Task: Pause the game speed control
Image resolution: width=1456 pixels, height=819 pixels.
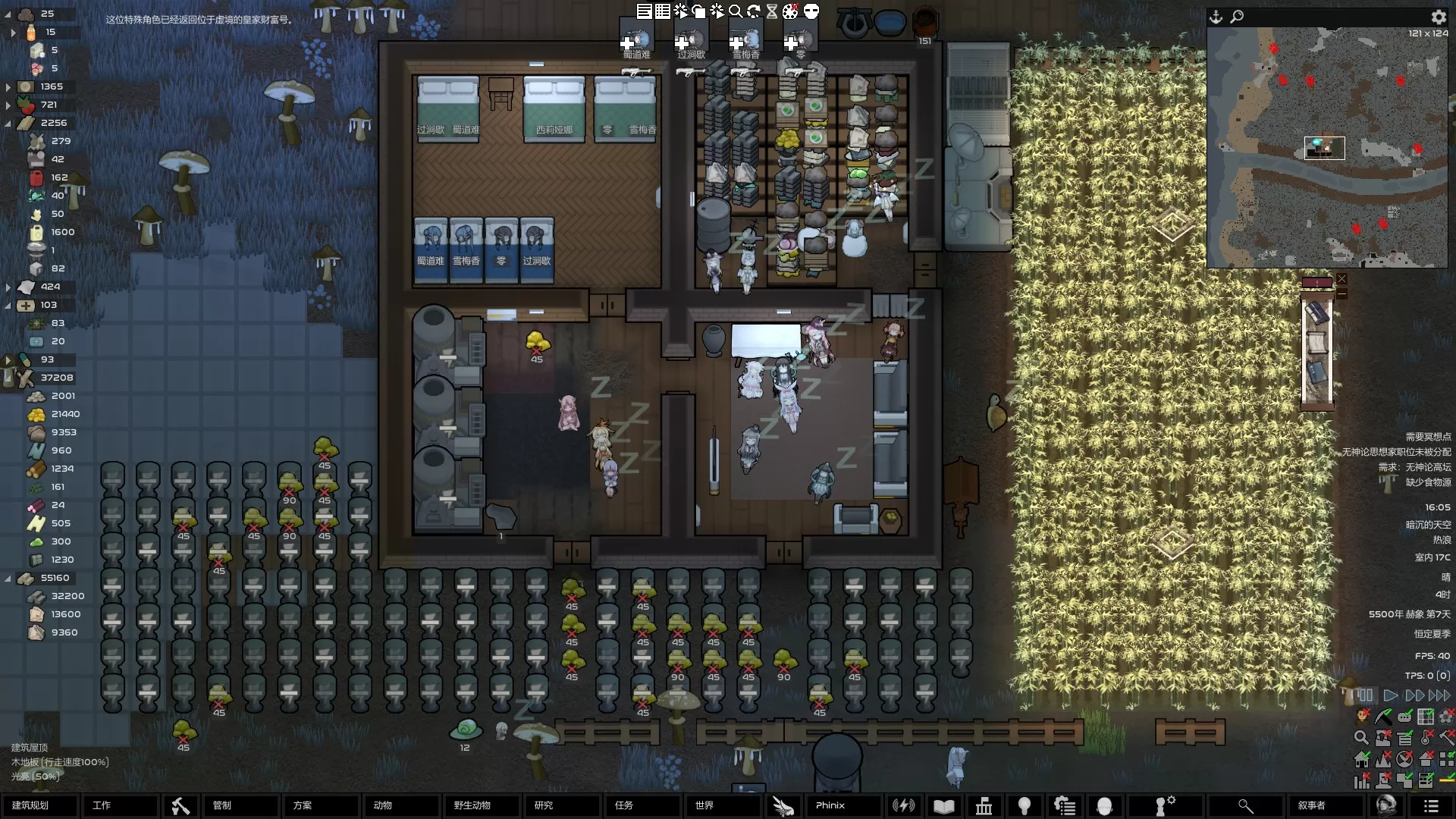Action: coord(1365,695)
